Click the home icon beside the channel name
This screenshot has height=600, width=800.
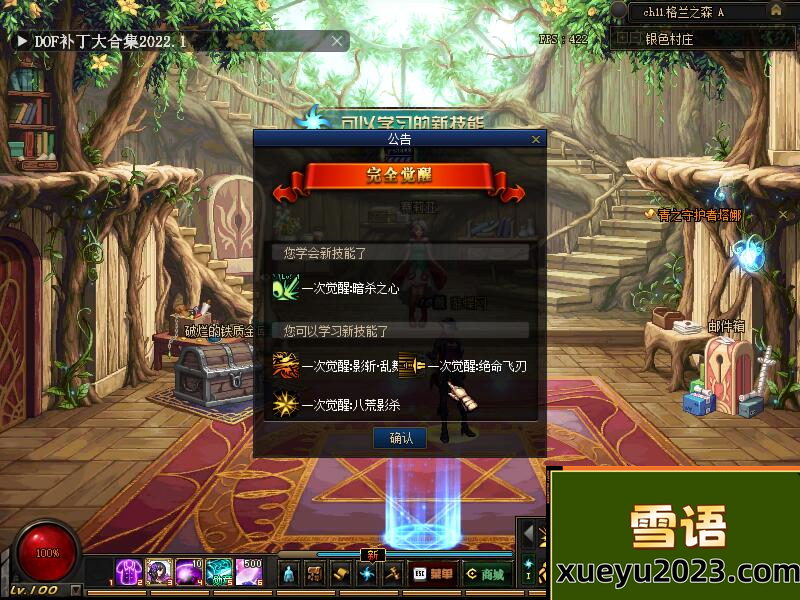click(x=775, y=11)
